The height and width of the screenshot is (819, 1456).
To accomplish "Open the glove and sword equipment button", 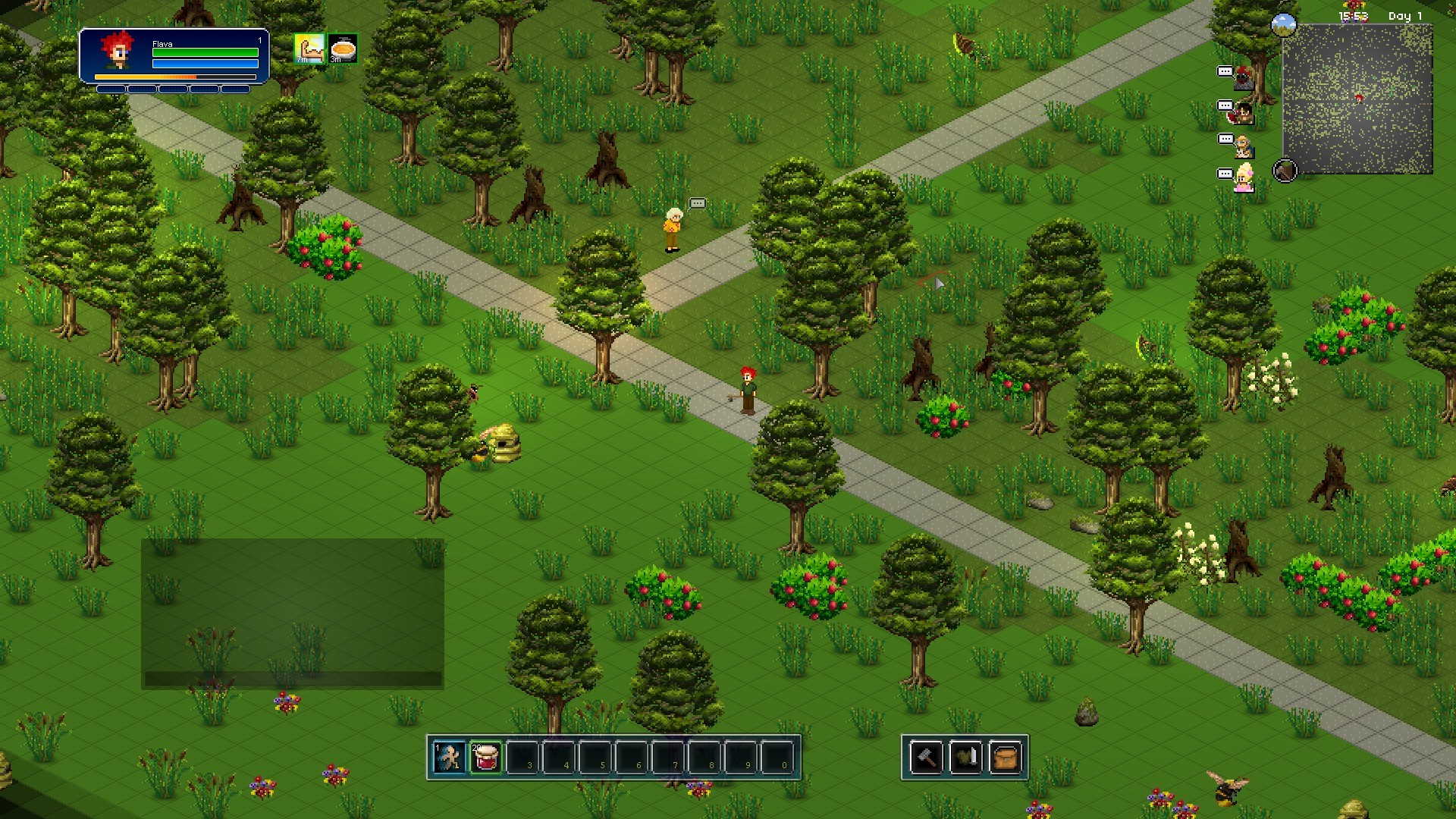I will pyautogui.click(x=965, y=757).
